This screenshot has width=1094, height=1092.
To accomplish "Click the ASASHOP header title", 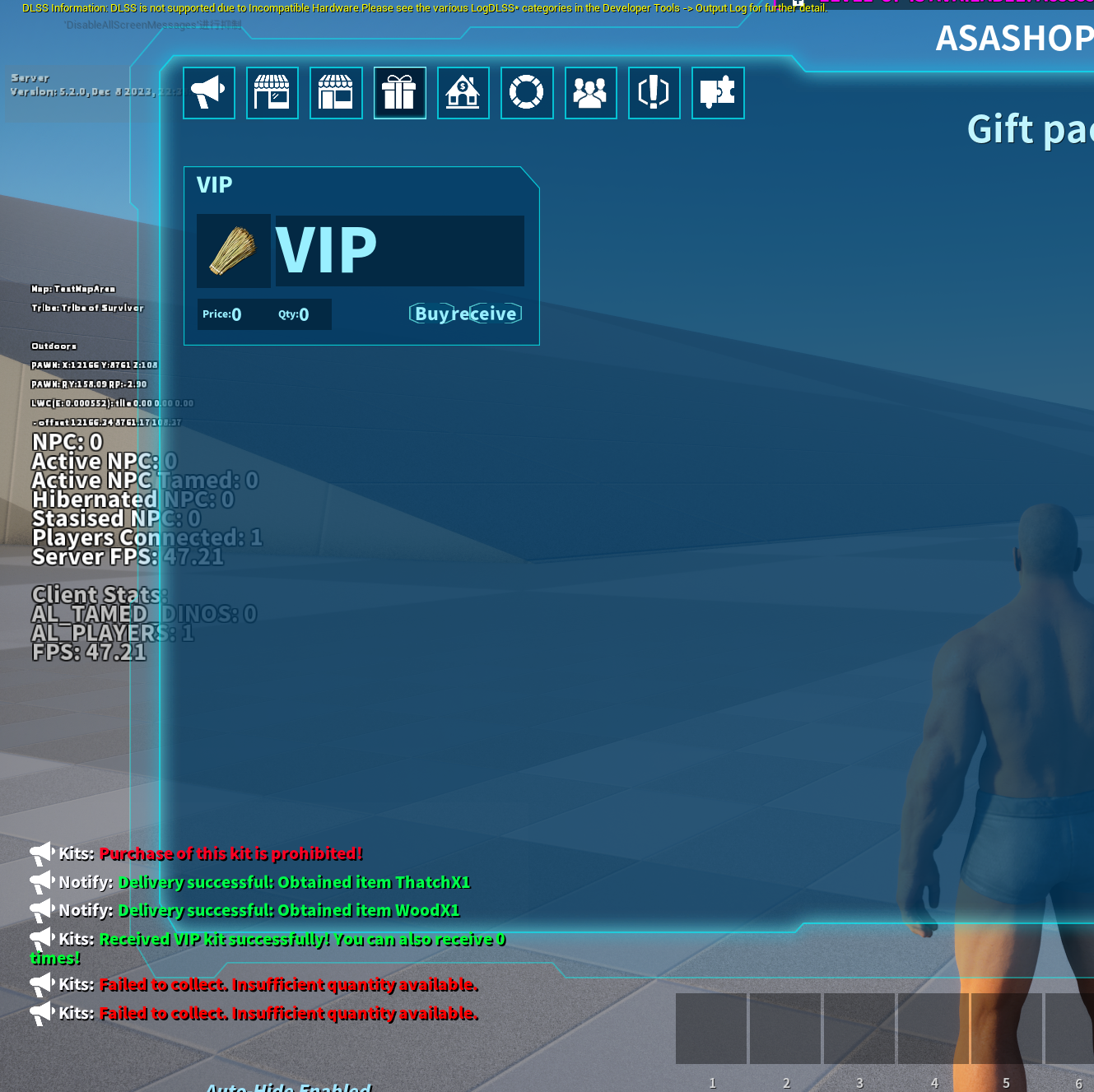I will [x=1013, y=38].
